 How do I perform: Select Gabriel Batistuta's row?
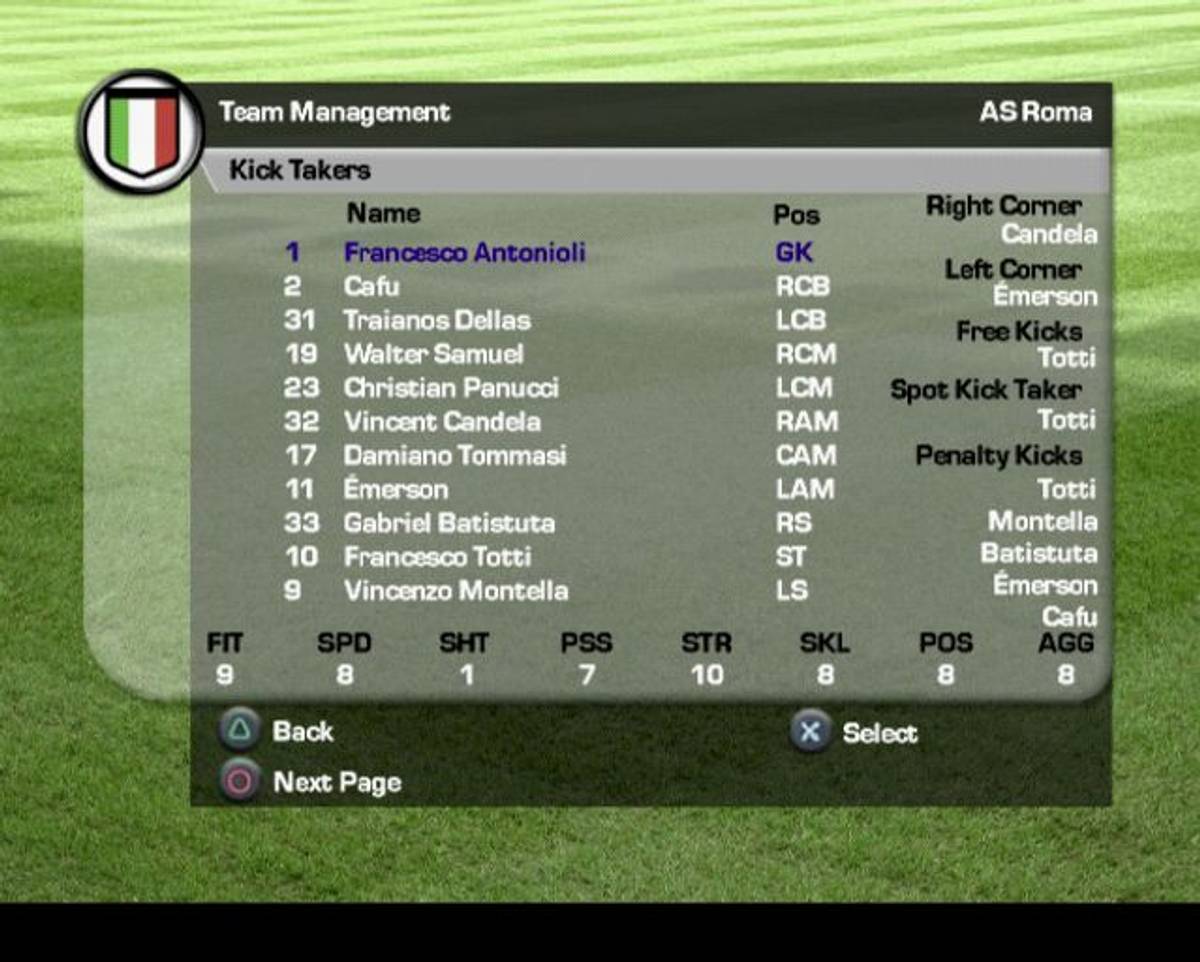click(449, 523)
